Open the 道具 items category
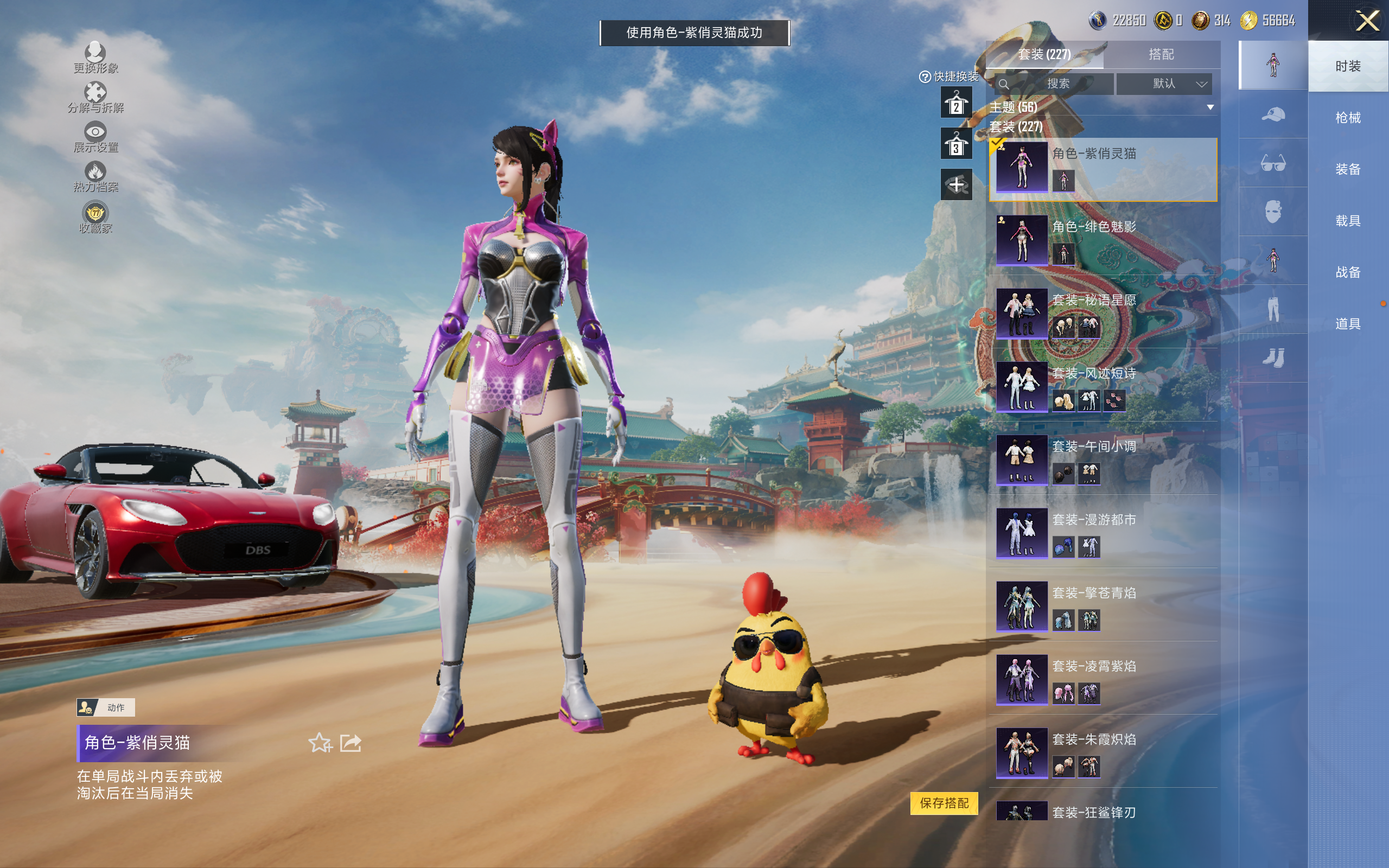The image size is (1389, 868). (1347, 324)
